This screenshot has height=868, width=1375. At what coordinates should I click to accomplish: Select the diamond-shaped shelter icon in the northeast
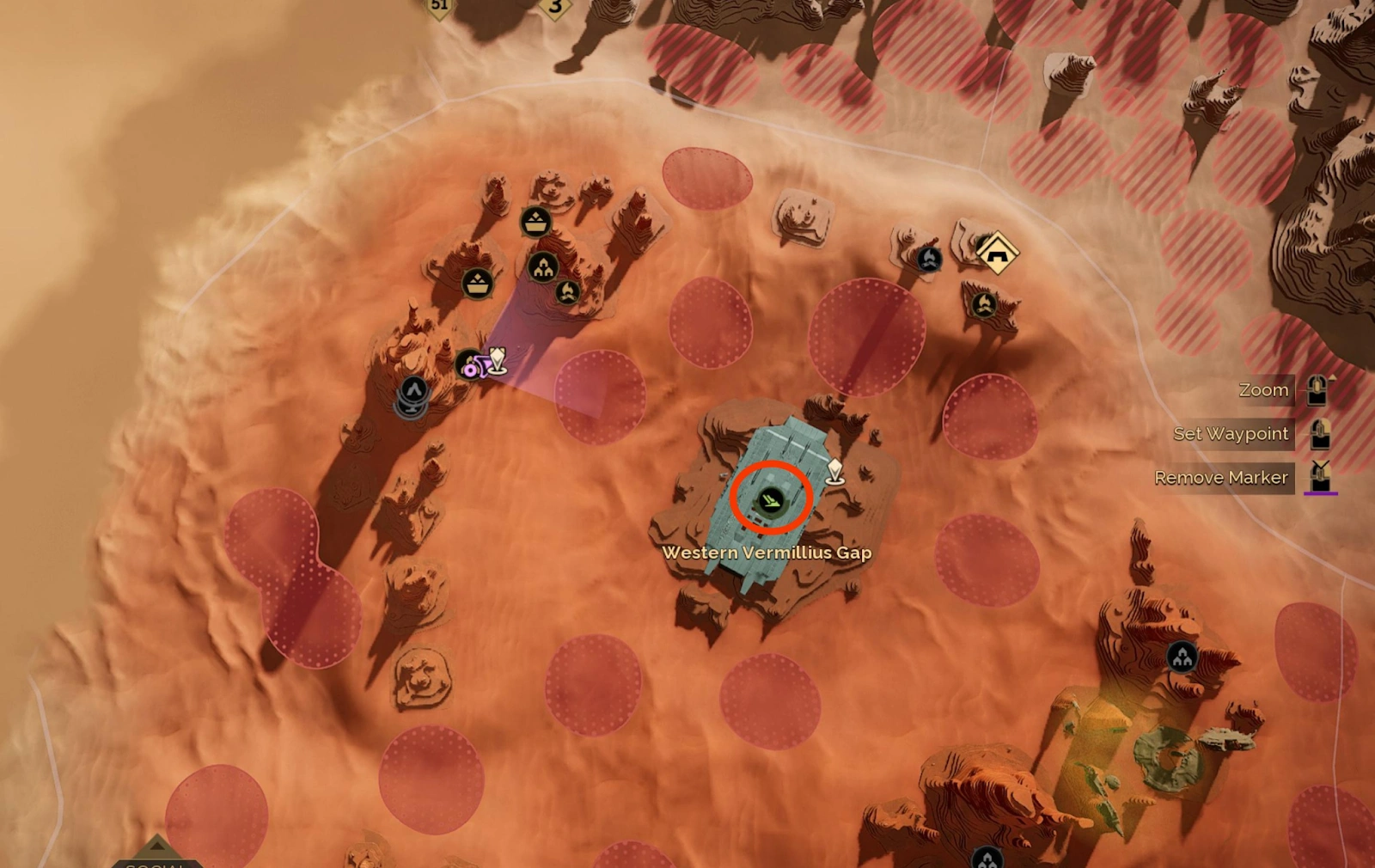[998, 252]
